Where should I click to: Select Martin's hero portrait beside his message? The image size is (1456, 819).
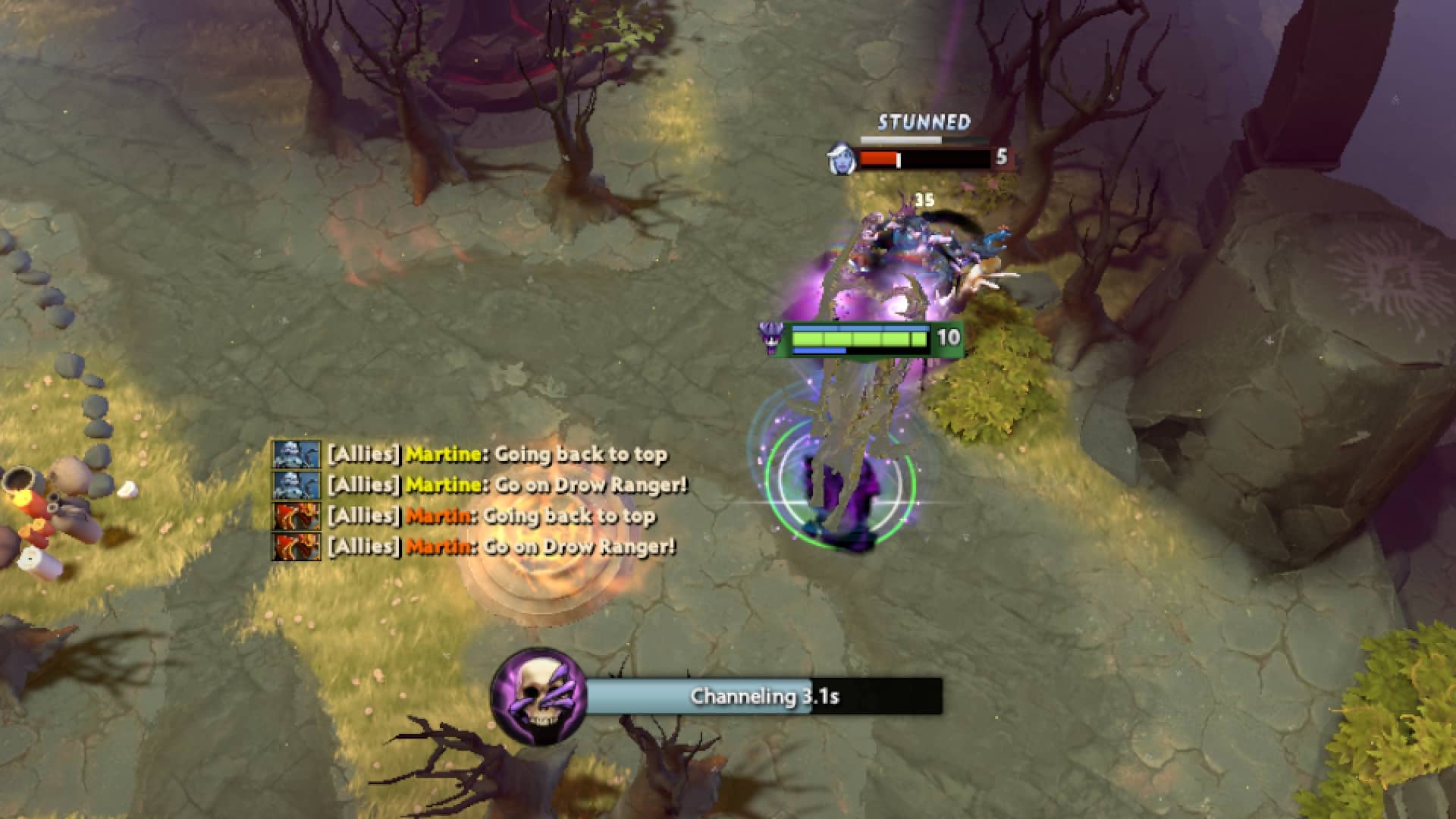[x=295, y=515]
